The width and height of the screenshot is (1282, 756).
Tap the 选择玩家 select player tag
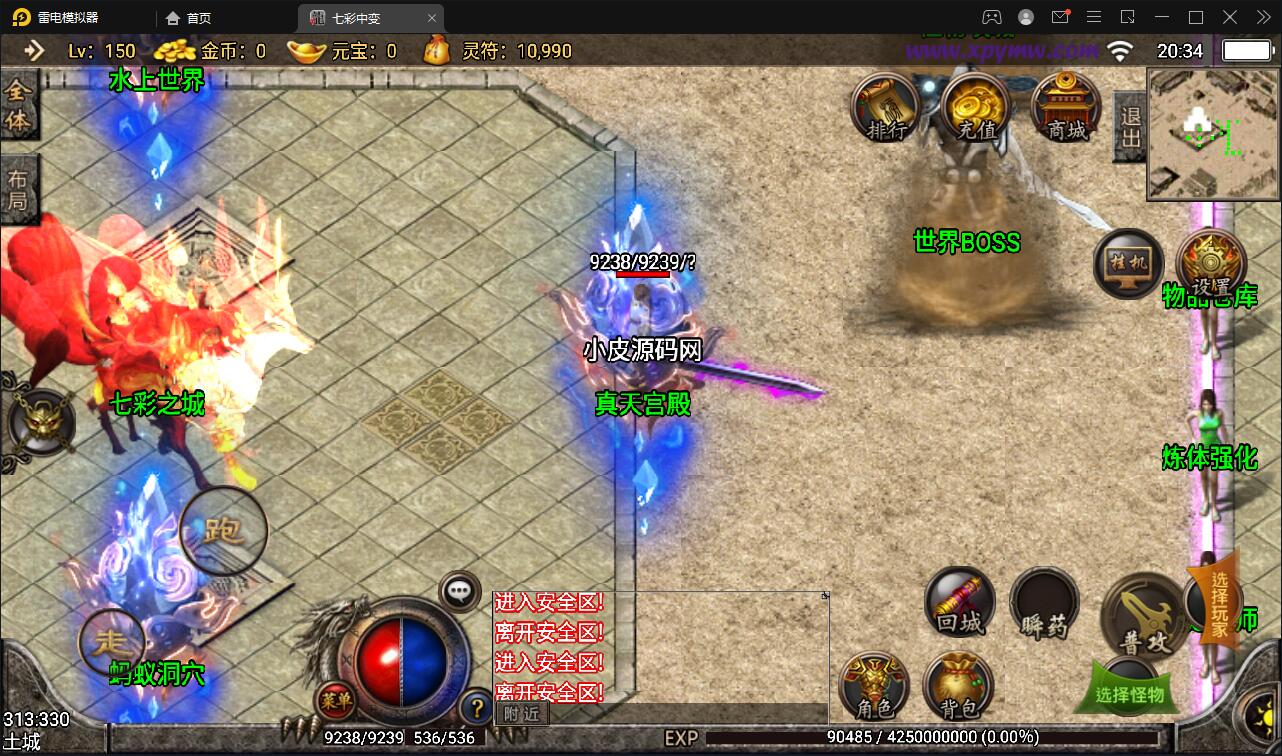tap(1218, 604)
